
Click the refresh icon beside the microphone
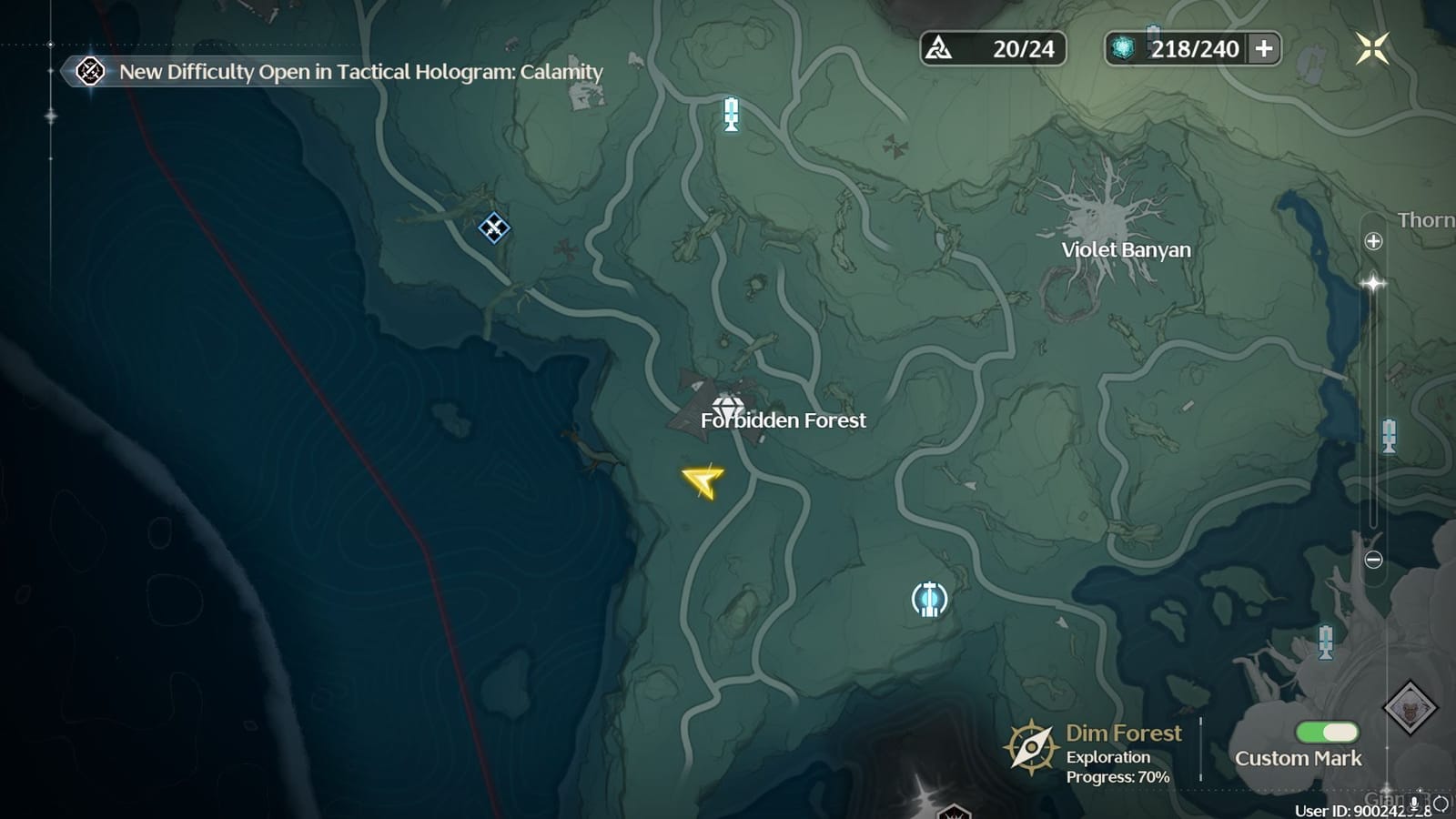1441,803
